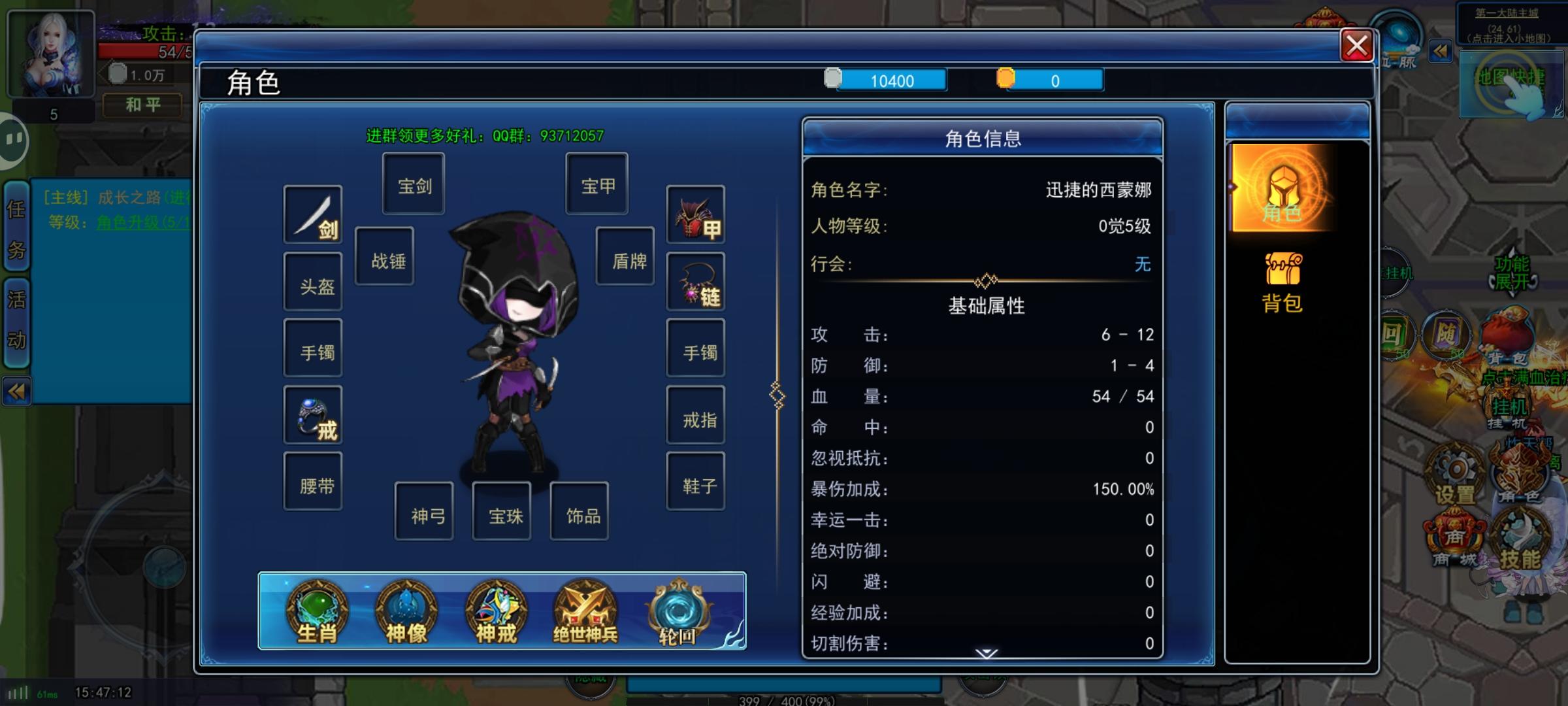Collapse the task panel with the left chevron
The height and width of the screenshot is (706, 1568).
16,392
